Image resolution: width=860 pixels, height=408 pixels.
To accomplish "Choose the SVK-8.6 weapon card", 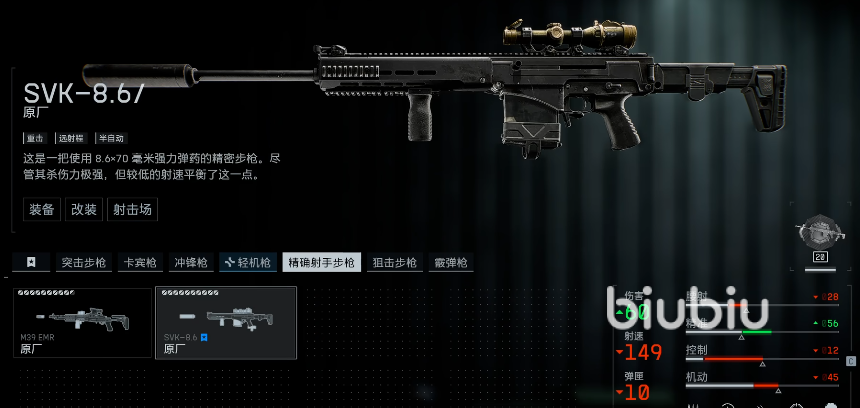I will point(226,322).
